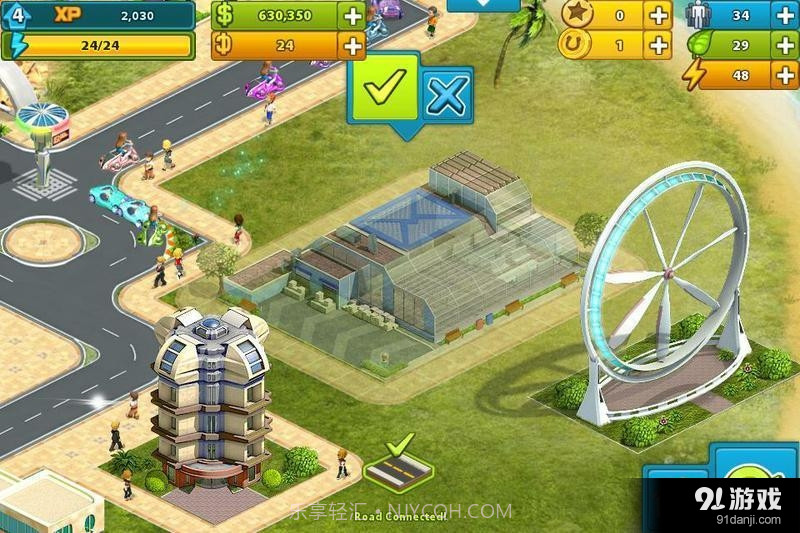
Task: Expand the top dropdown arrow tab
Action: click(x=483, y=5)
